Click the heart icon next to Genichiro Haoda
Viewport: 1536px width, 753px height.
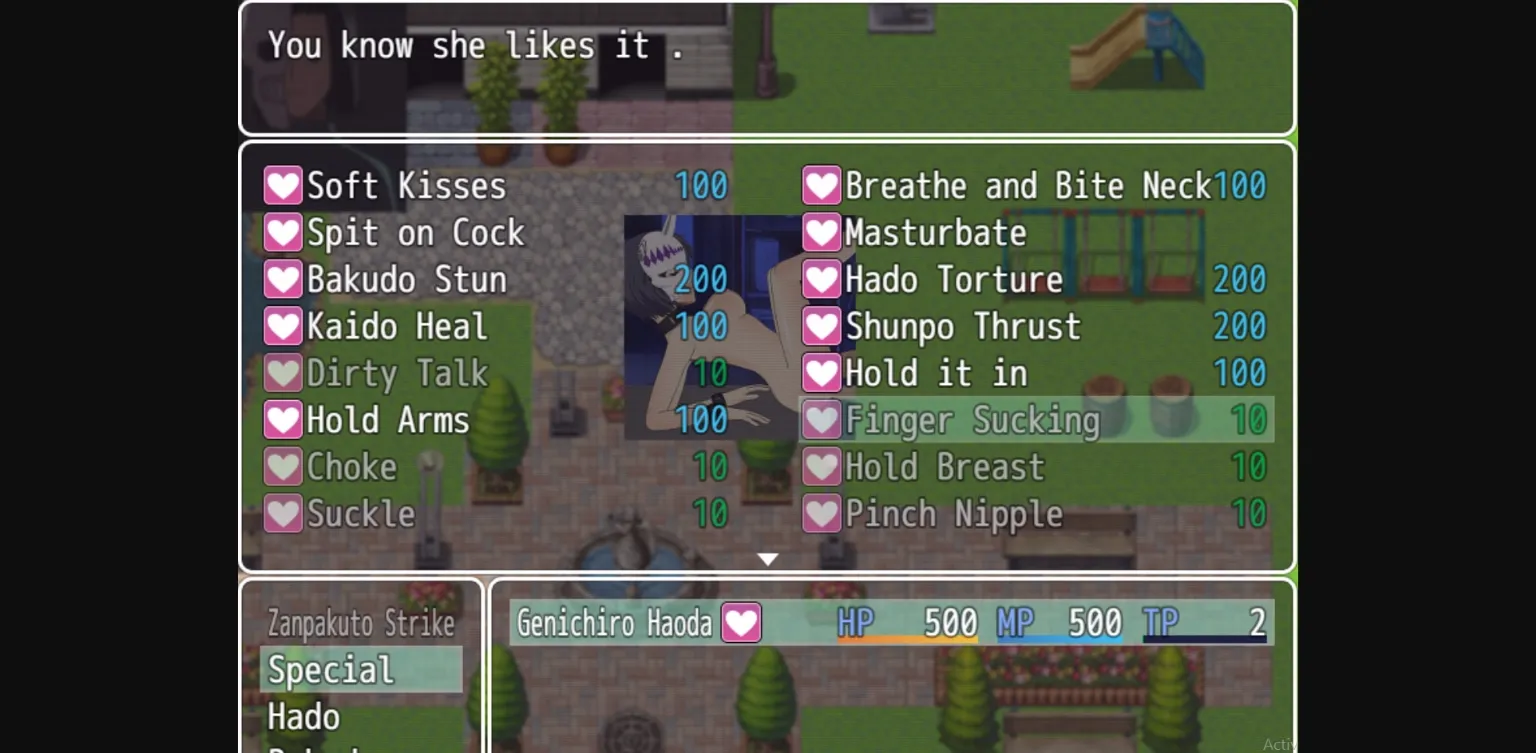tap(741, 622)
